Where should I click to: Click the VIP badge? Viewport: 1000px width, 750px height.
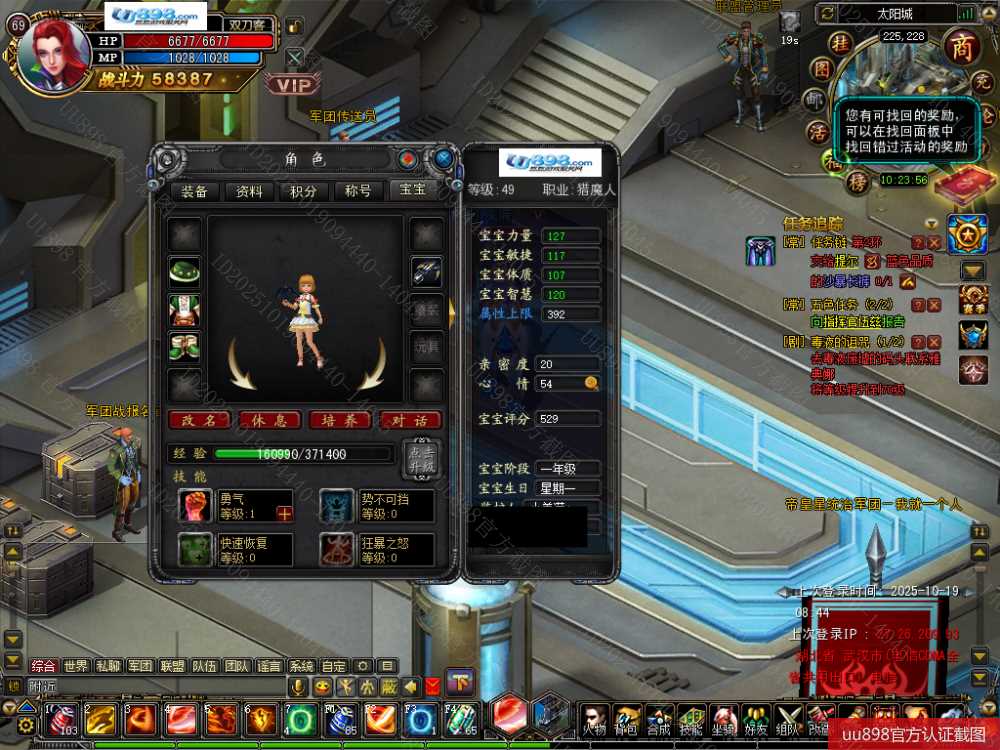click(x=293, y=86)
